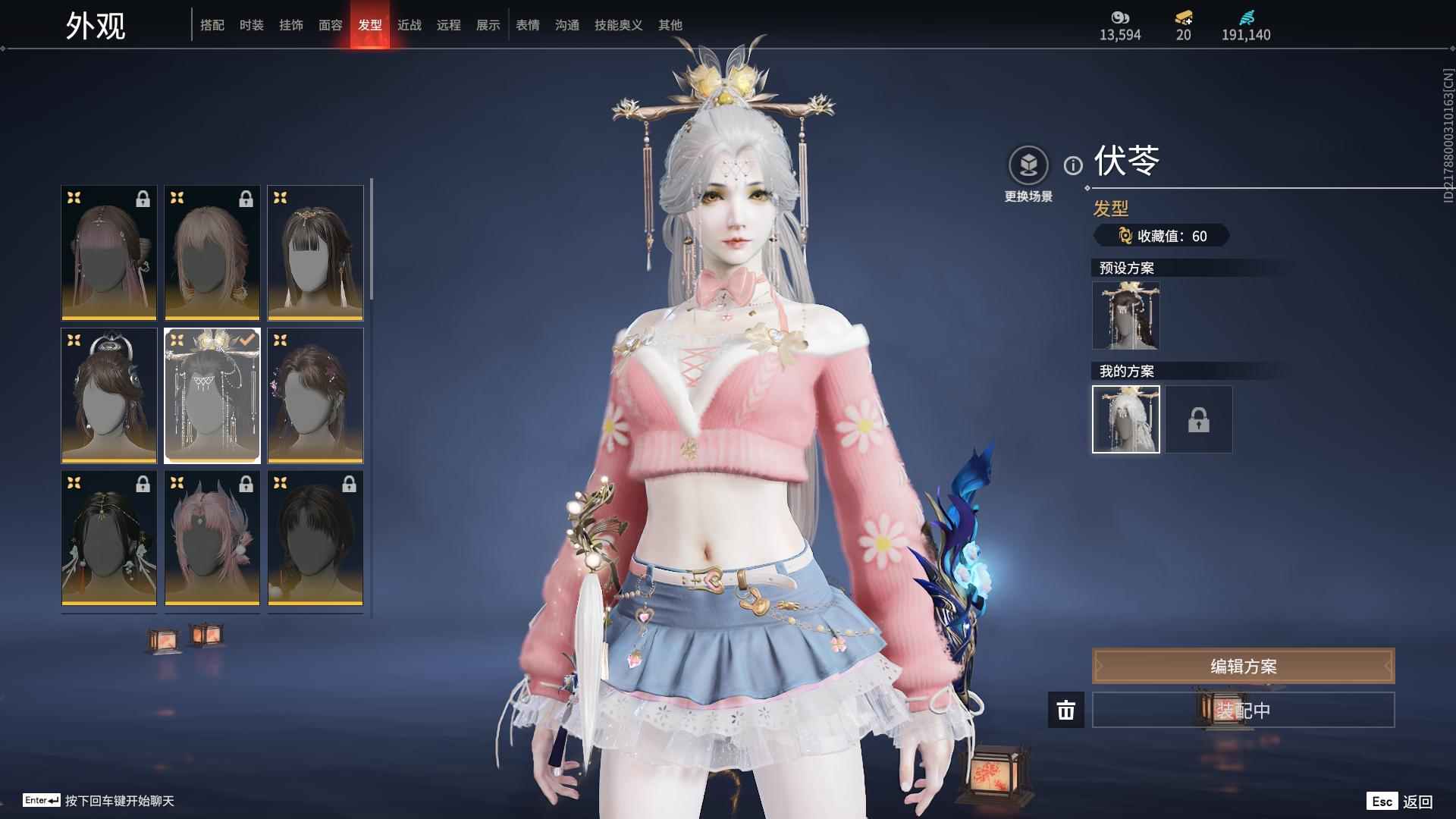Screen dimensions: 1456x819
Task: Click the 编辑方案 button
Action: point(1243,666)
